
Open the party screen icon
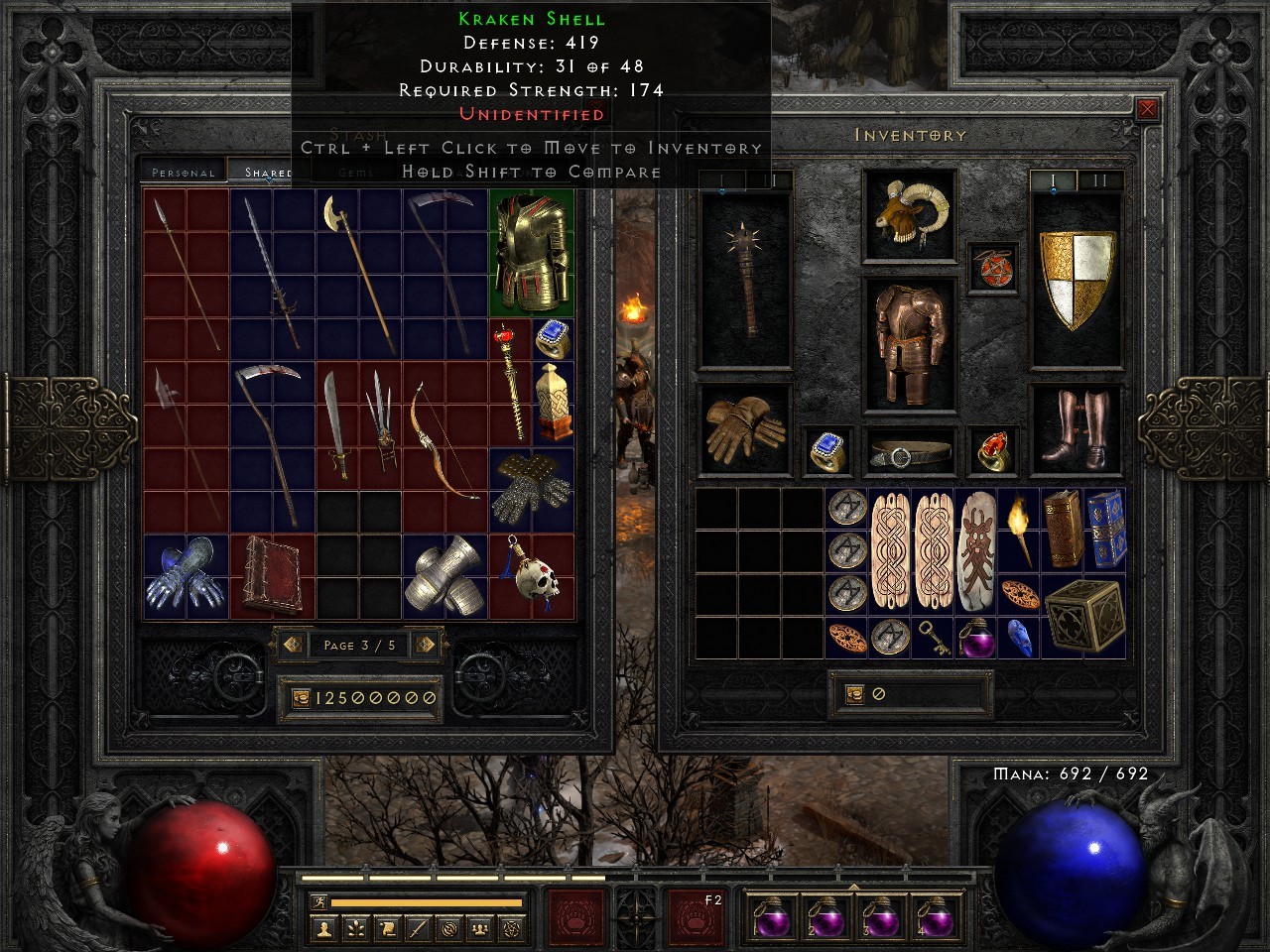pos(479,929)
